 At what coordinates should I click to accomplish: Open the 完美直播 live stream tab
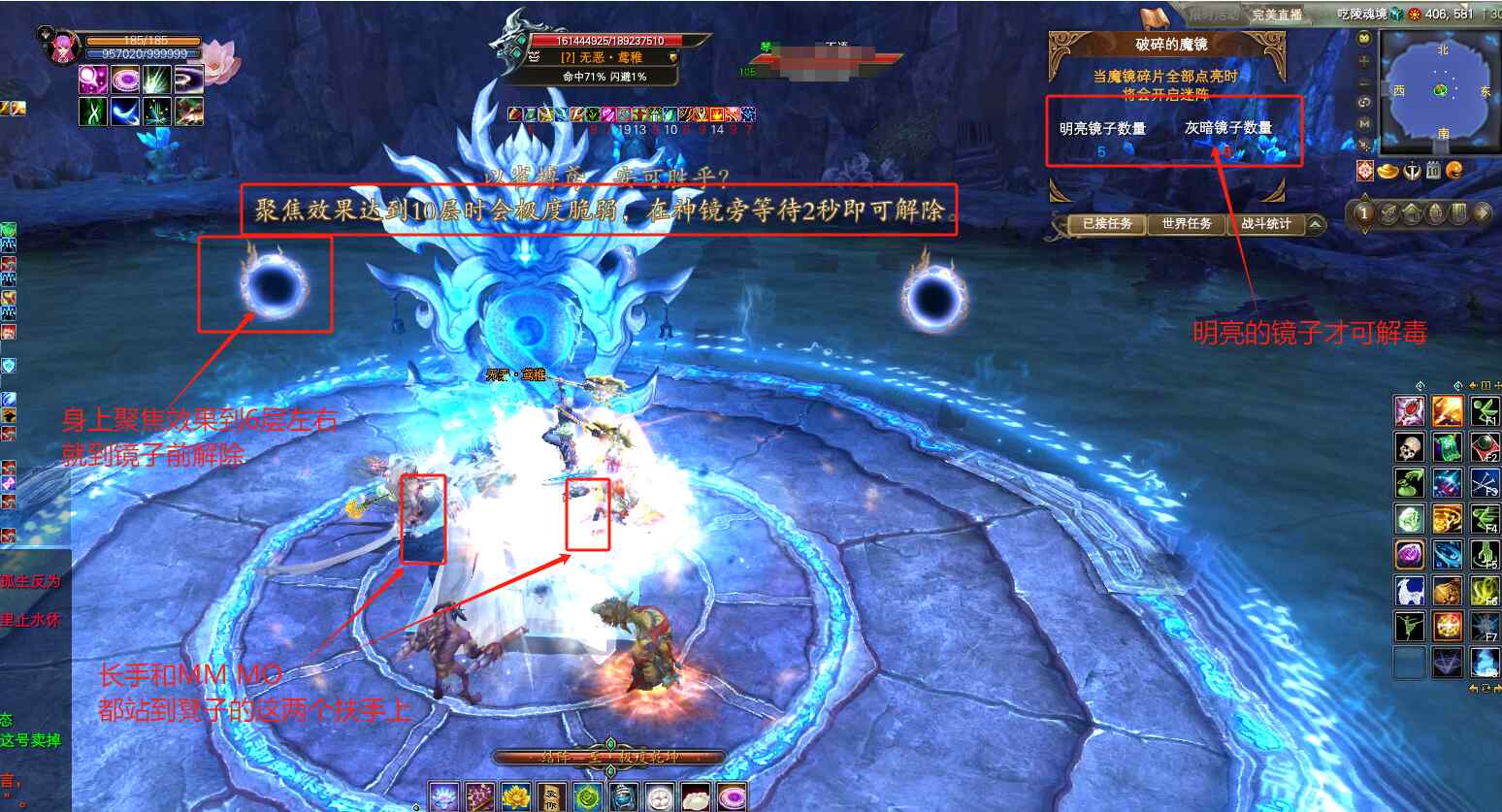click(1277, 15)
